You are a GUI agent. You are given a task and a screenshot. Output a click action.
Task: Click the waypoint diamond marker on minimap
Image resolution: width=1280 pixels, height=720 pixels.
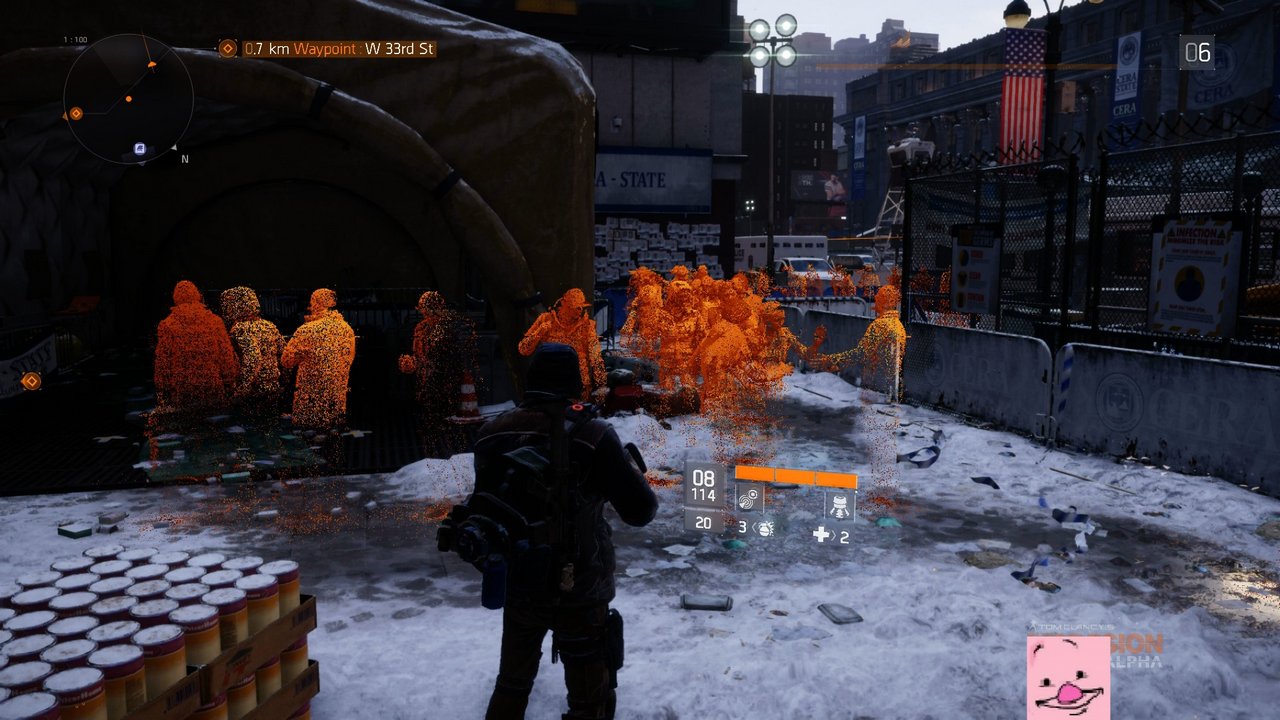pyautogui.click(x=76, y=113)
